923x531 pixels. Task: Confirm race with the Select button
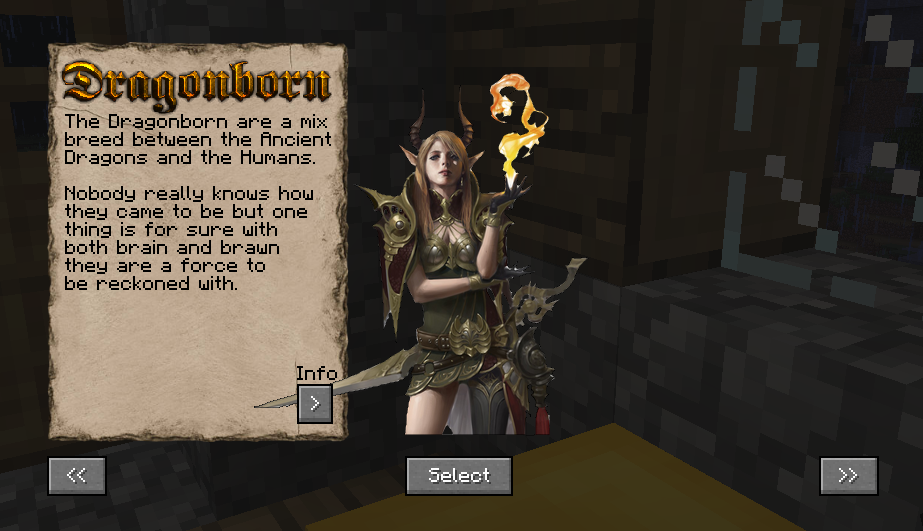[459, 476]
